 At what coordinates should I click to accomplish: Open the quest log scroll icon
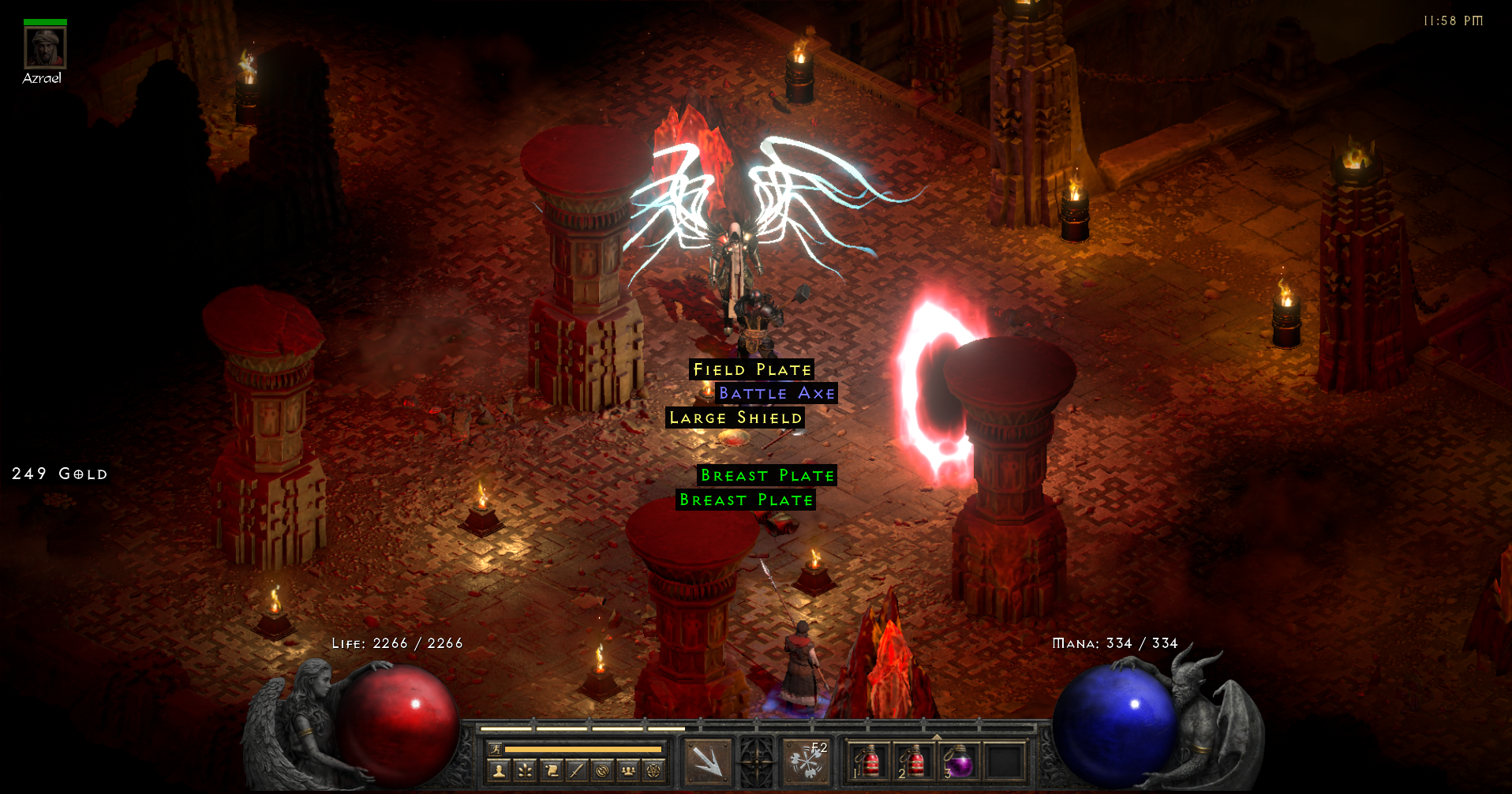tap(551, 771)
